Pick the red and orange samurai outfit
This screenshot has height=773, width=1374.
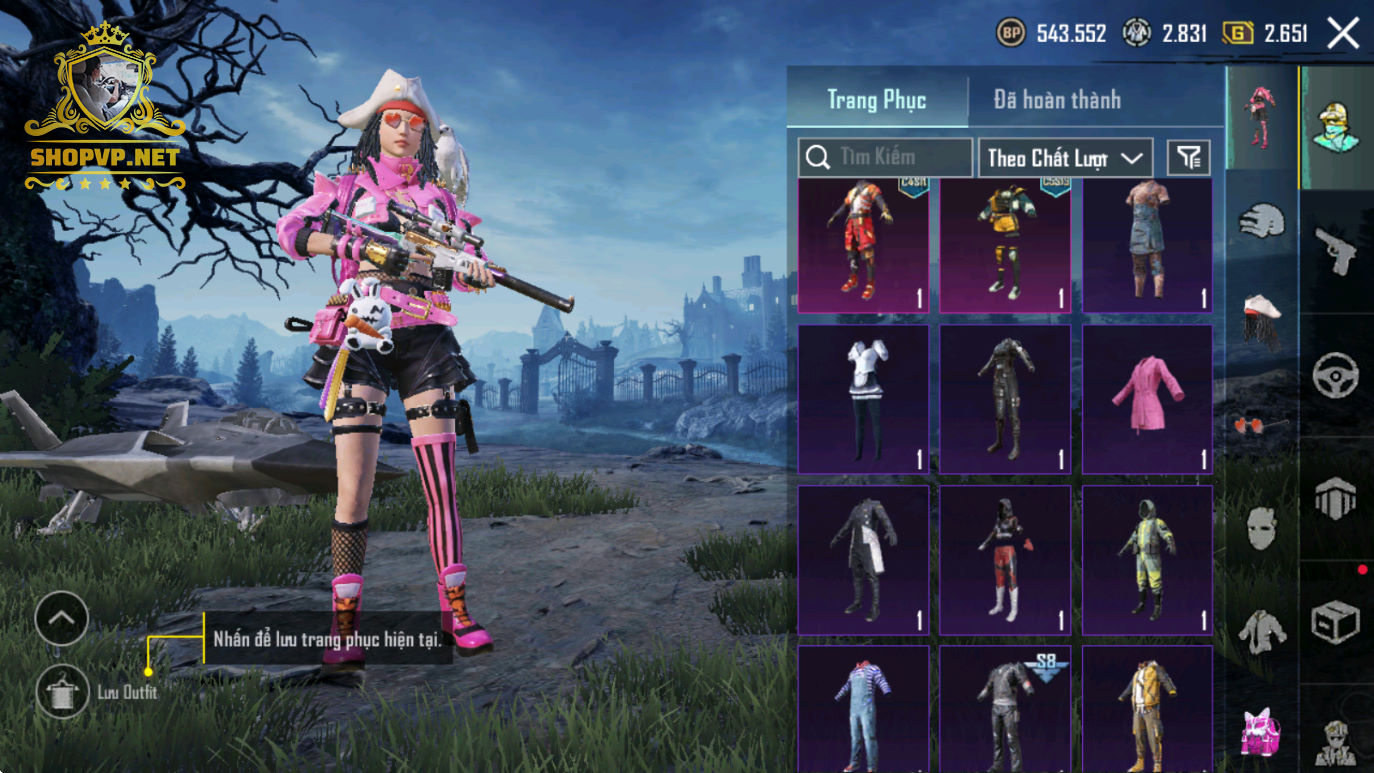[863, 245]
